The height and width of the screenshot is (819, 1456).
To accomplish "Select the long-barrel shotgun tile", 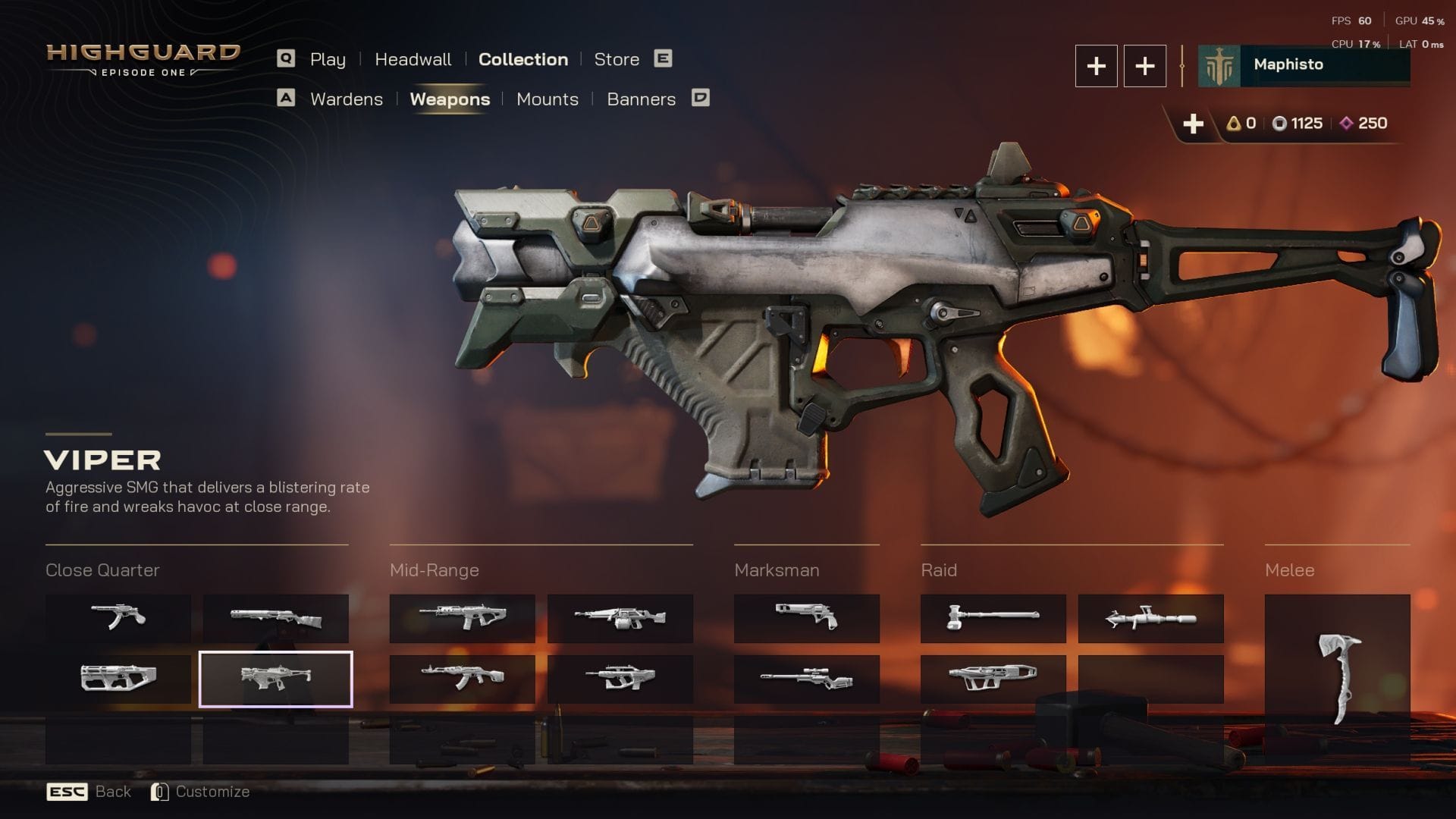I will [x=275, y=618].
